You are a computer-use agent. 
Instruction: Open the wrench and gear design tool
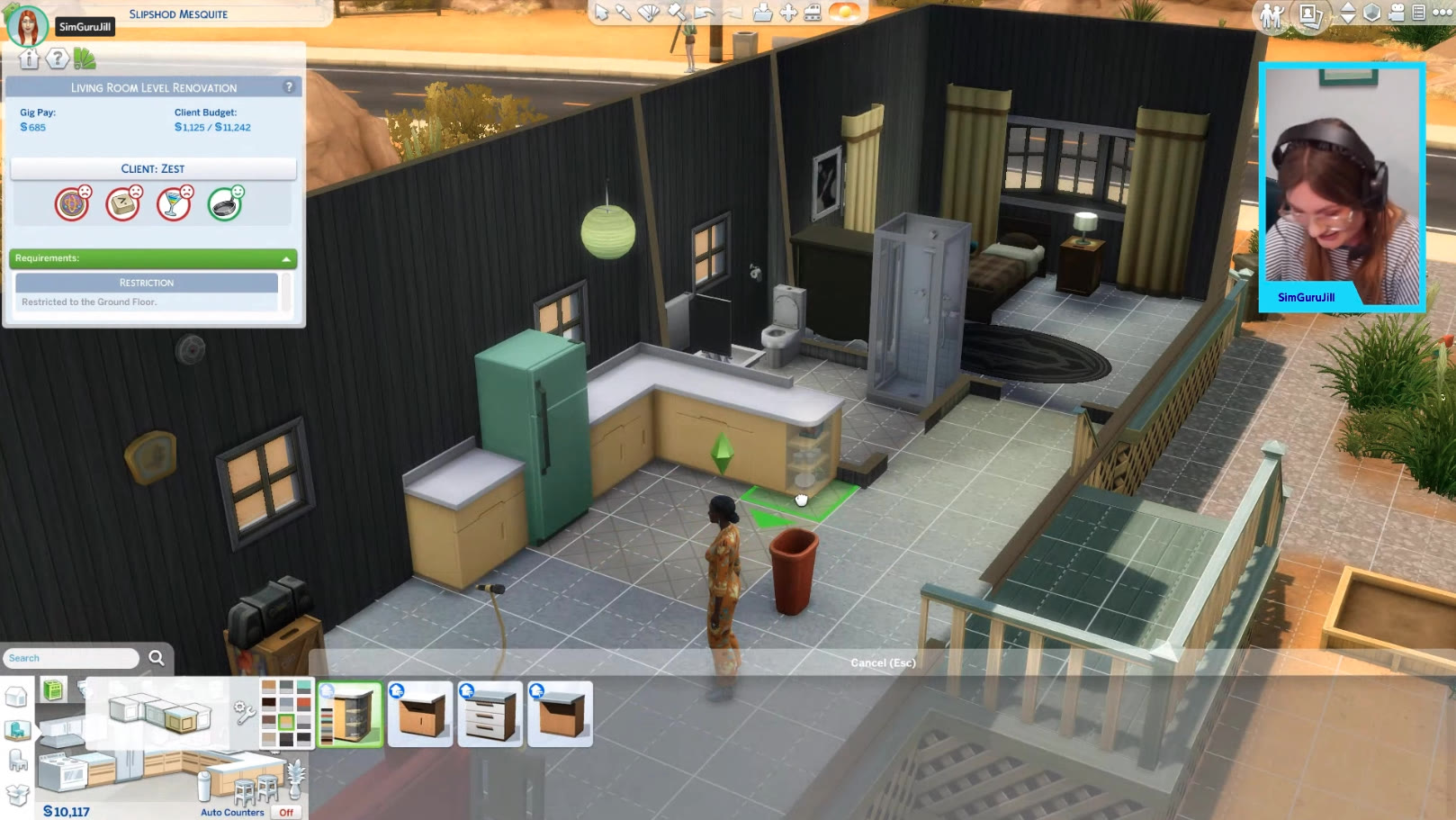pos(244,713)
